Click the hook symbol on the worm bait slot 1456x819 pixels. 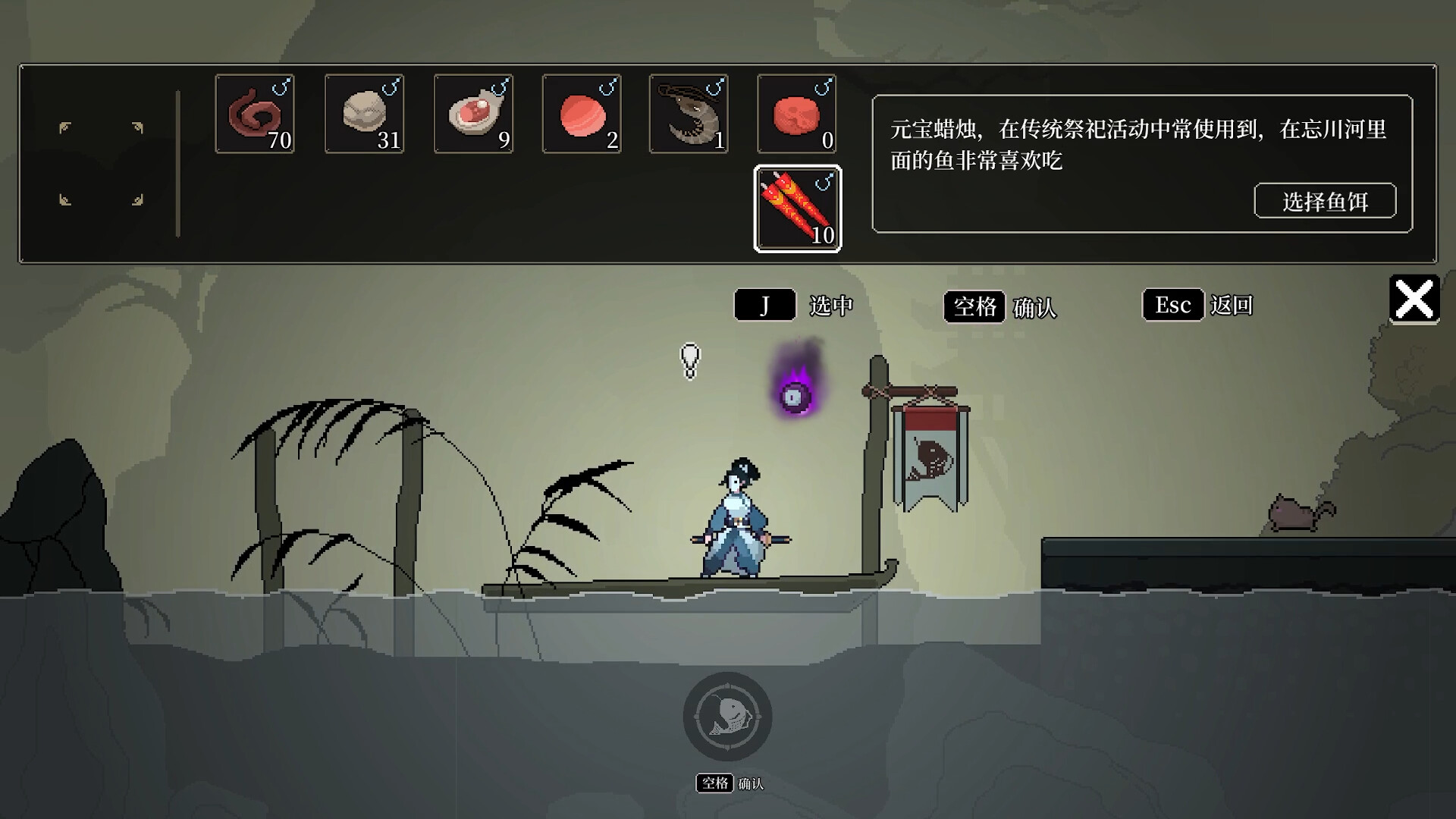click(282, 87)
